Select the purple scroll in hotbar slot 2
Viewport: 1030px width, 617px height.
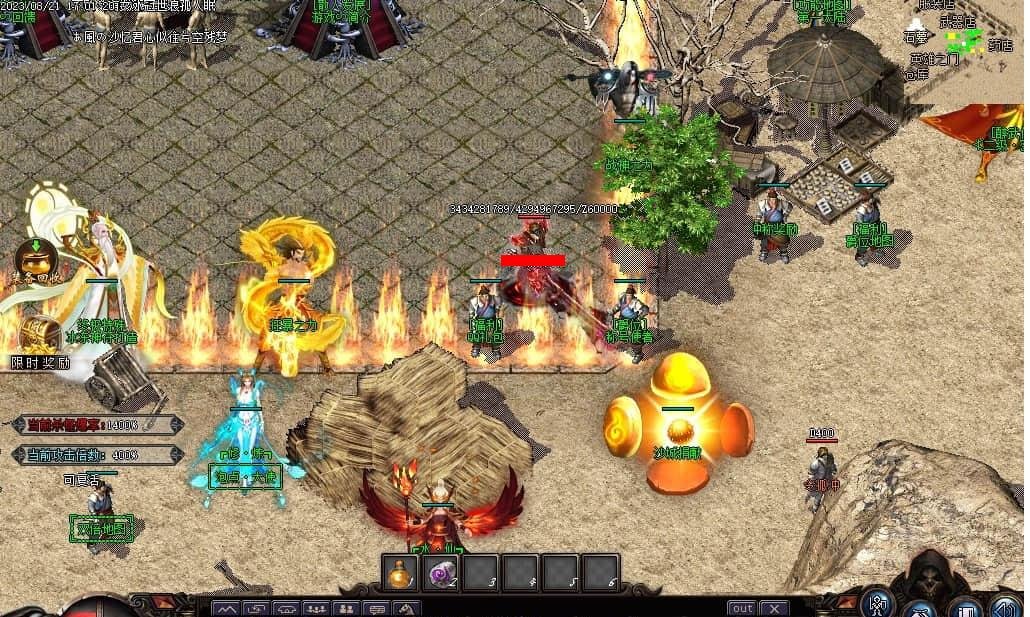point(441,573)
